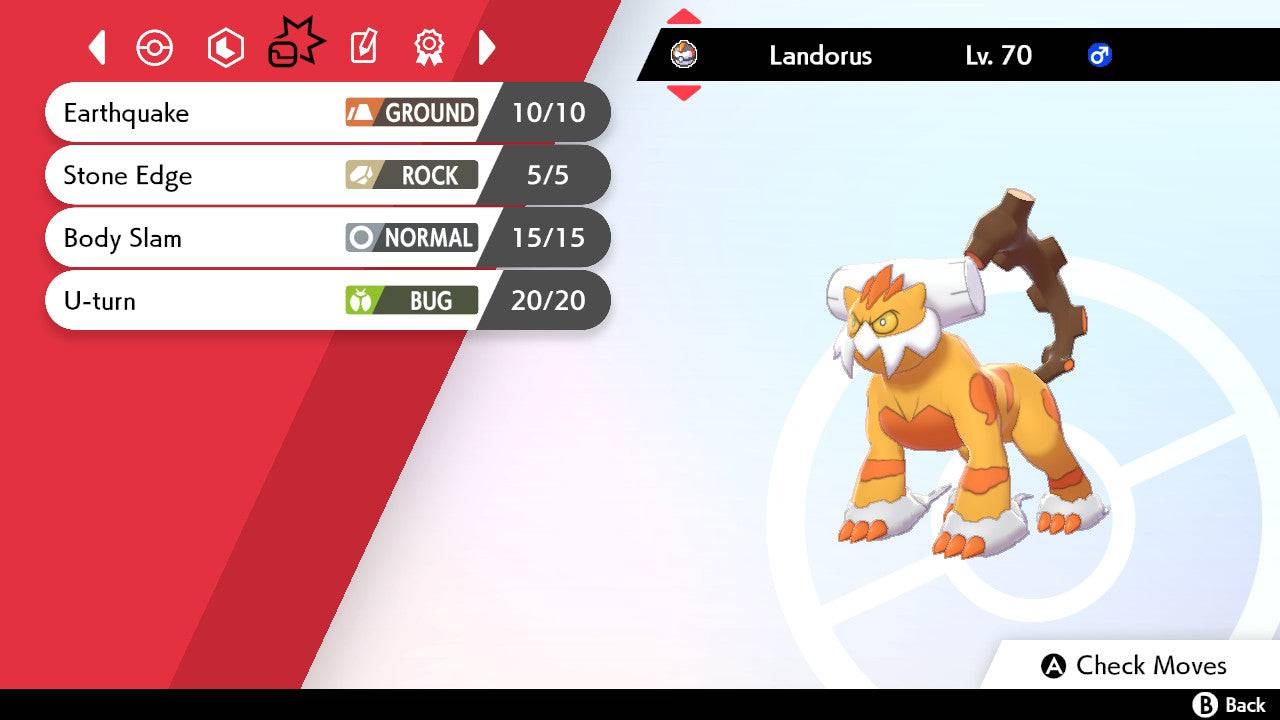Click the GROUND type icon on Earthquake

410,113
